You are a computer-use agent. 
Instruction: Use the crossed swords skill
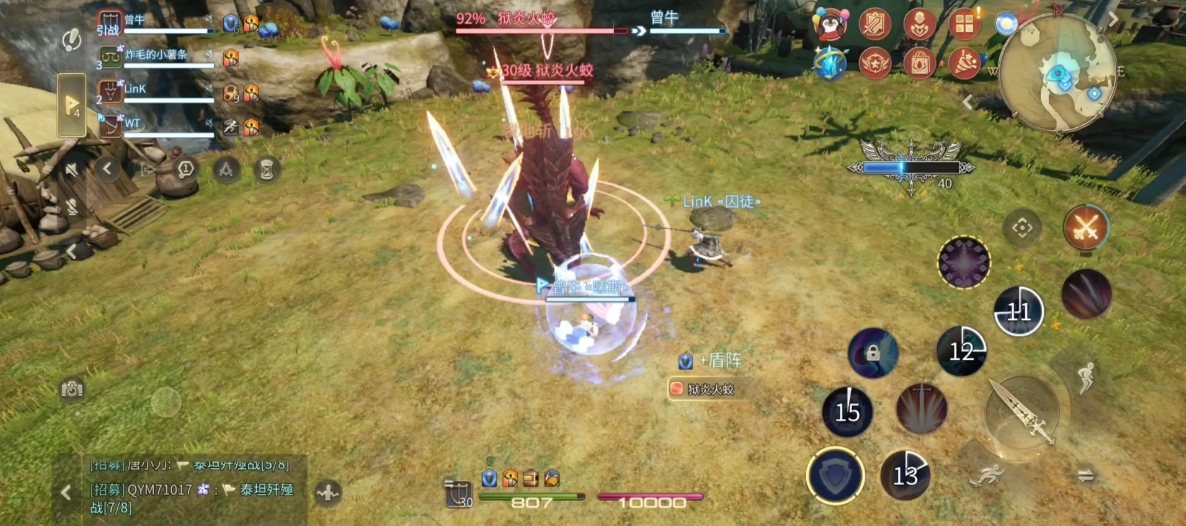point(1085,229)
